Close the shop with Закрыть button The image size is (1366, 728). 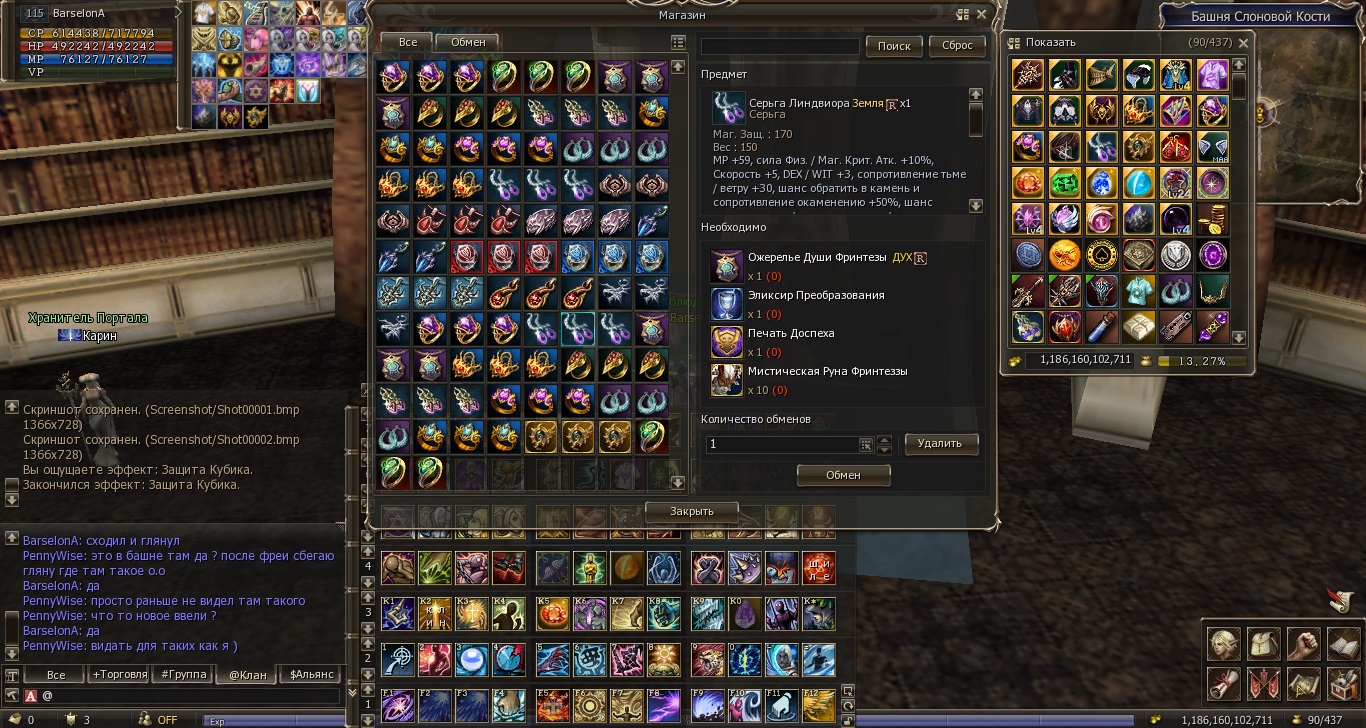tap(691, 511)
